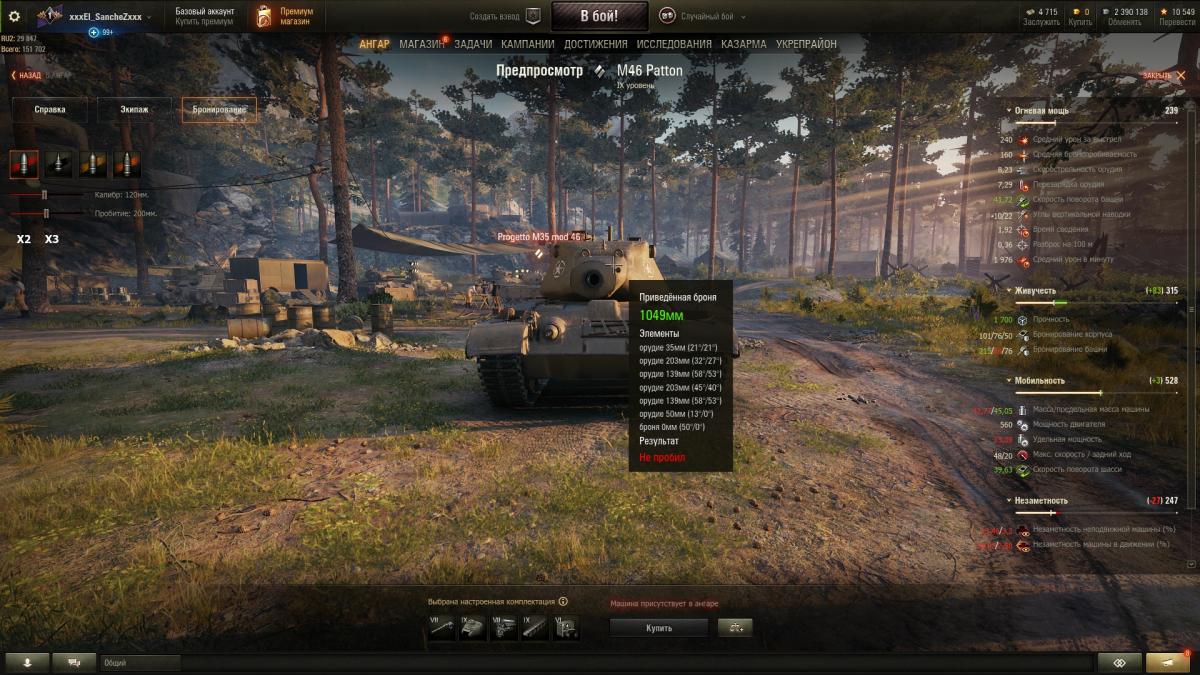Screen dimensions: 1200x675
Task: Close the preview with «Закрыть»
Action: (x=1158, y=75)
